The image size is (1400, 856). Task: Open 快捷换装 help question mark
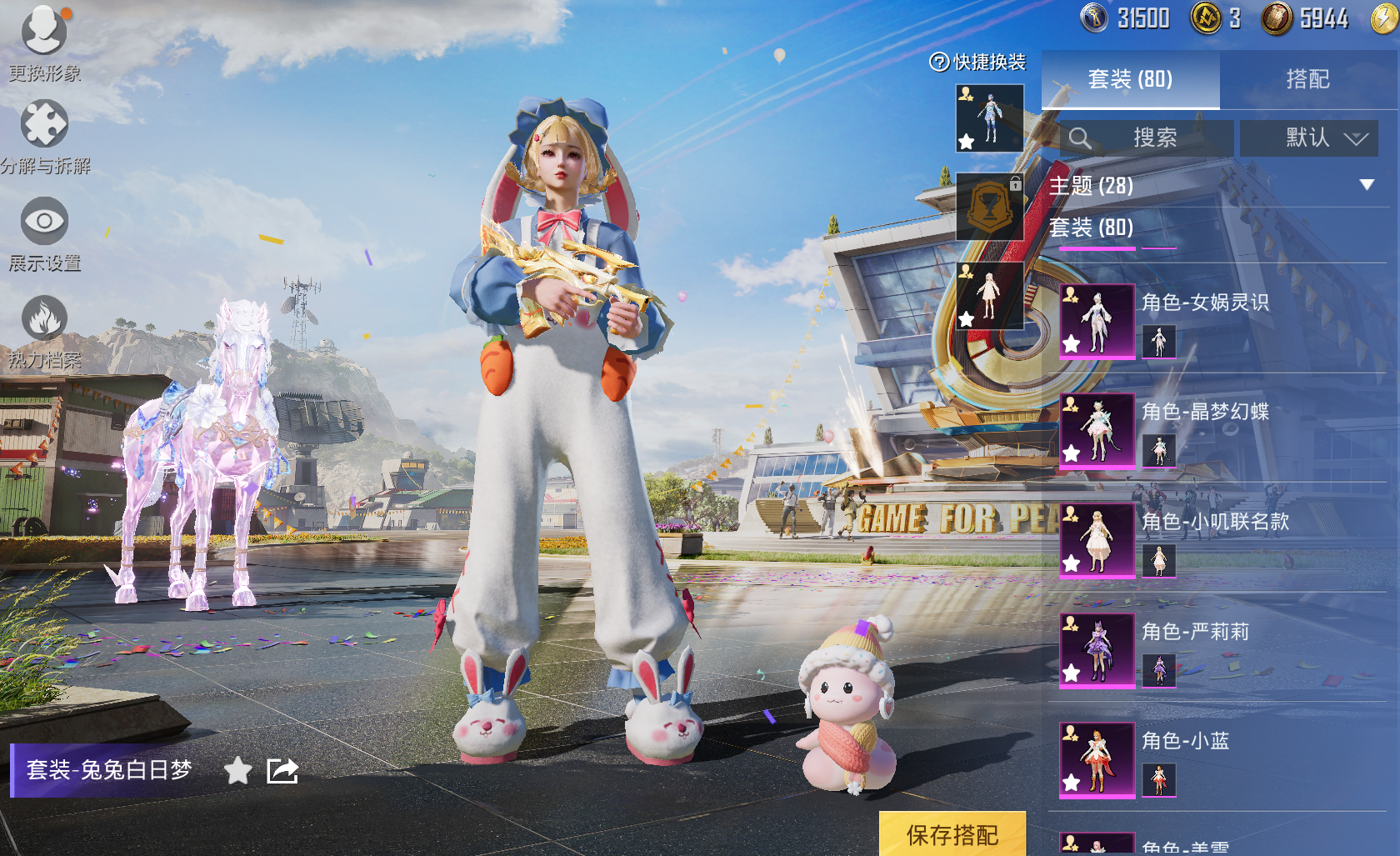point(939,63)
